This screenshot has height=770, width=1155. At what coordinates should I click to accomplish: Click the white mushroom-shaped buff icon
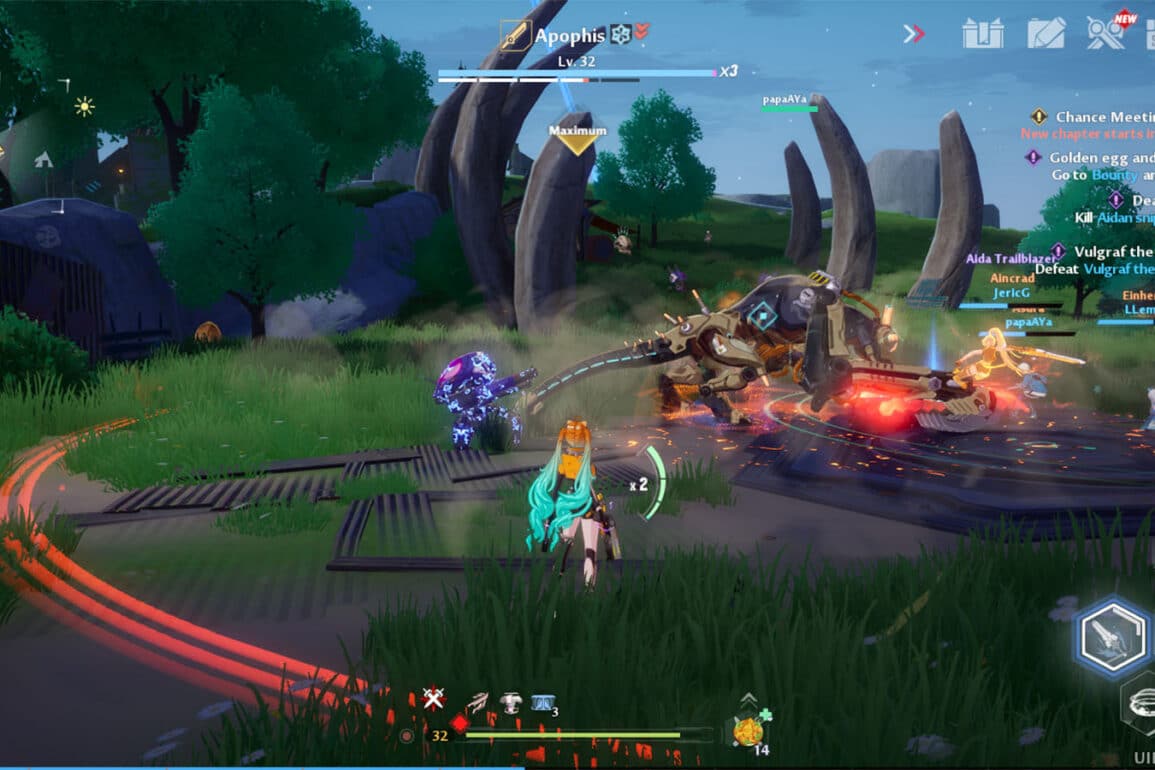click(x=510, y=703)
